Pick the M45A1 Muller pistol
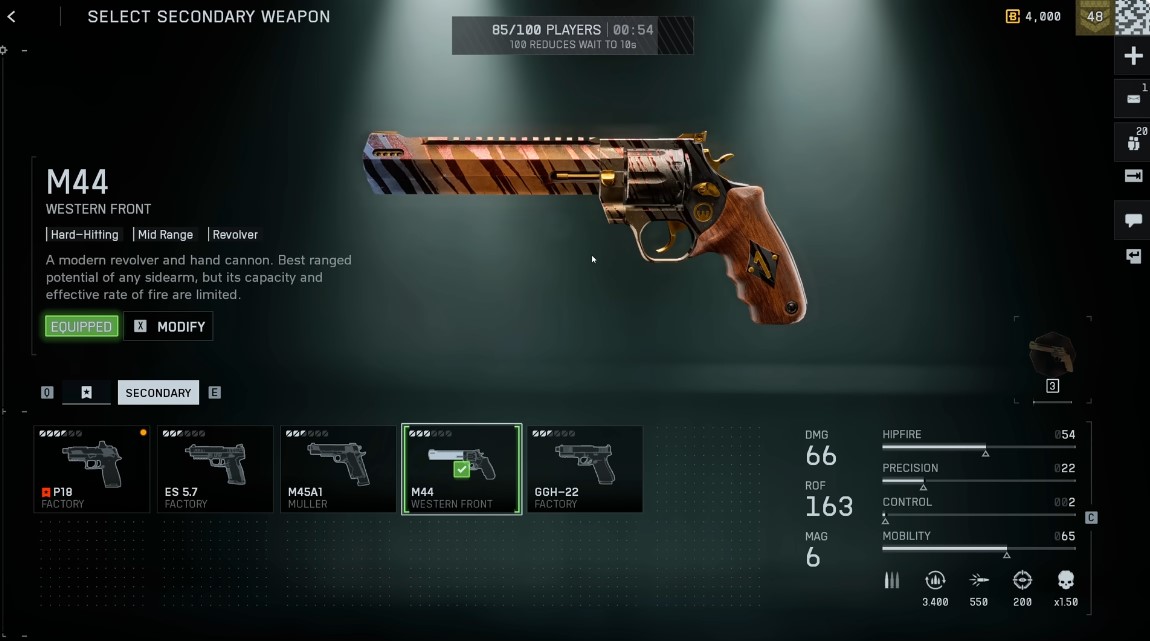Screen dimensions: 1150x641 point(338,469)
